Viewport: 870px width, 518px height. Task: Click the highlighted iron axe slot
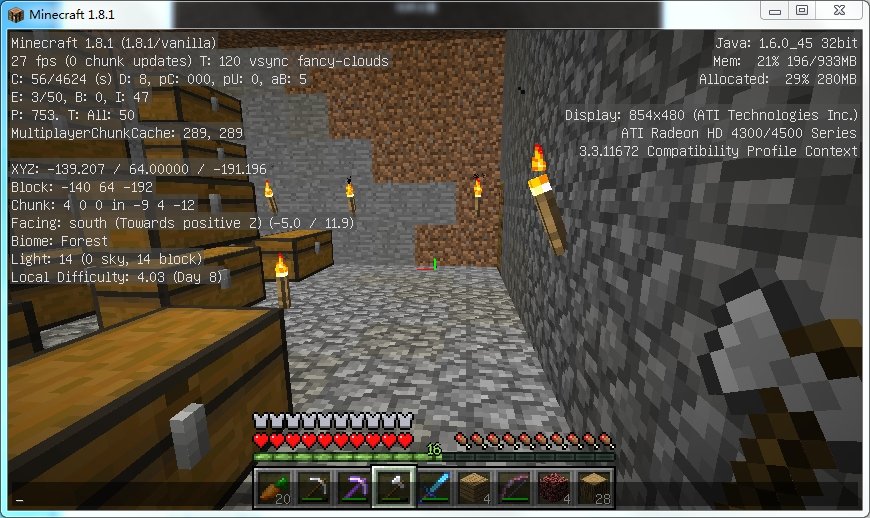tap(393, 487)
